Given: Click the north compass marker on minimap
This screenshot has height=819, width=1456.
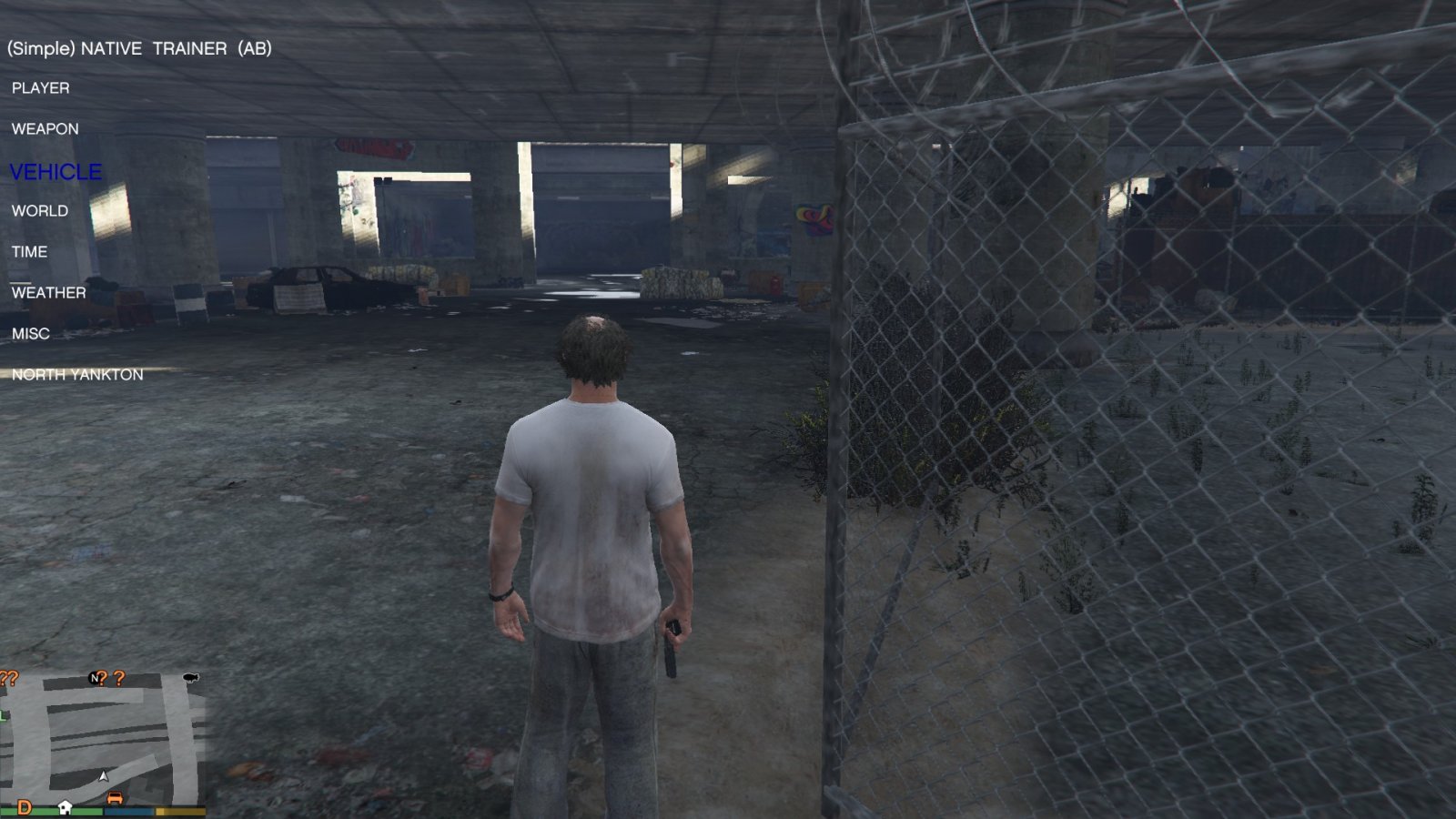Looking at the screenshot, I should 94,678.
